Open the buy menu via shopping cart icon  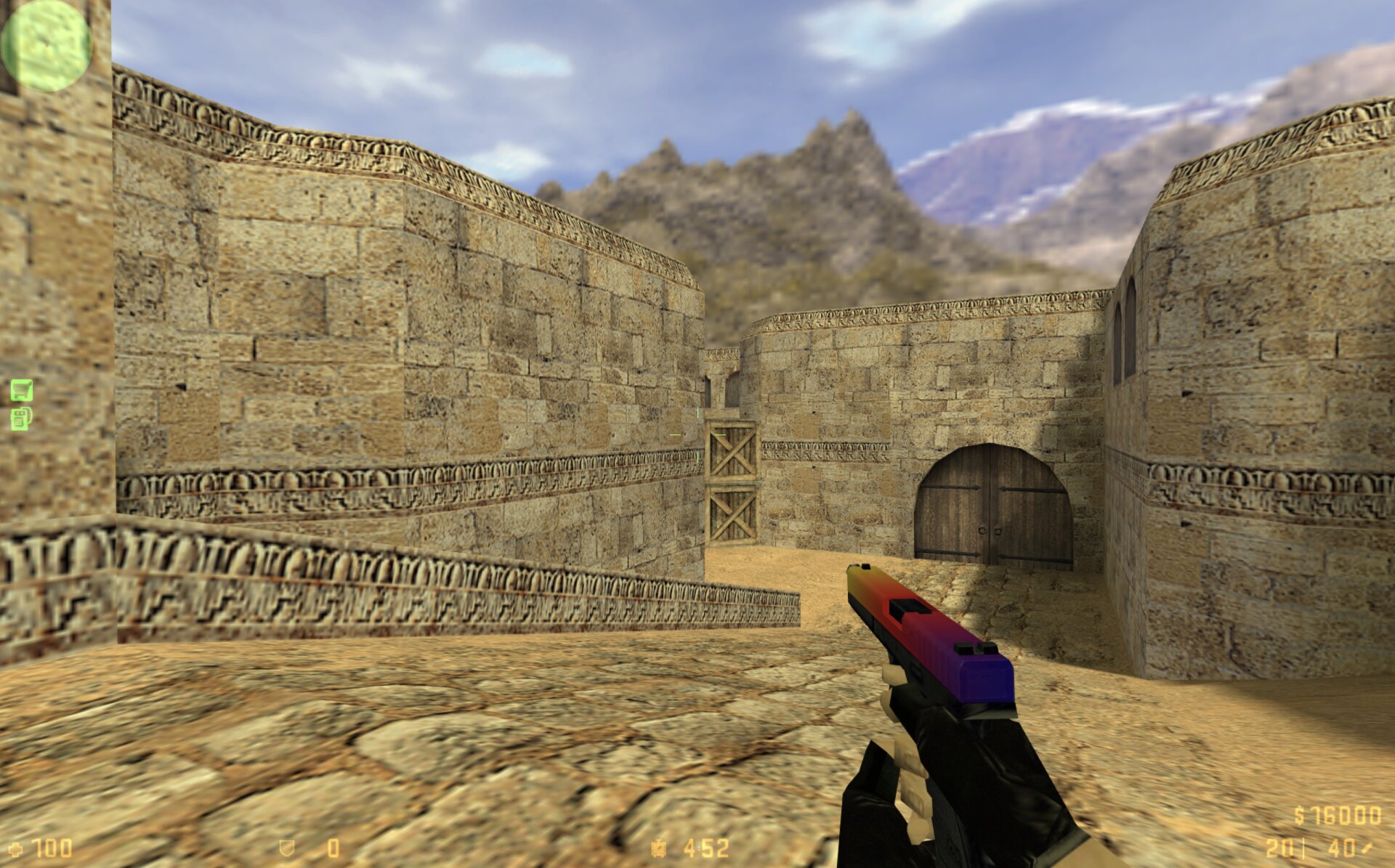pyautogui.click(x=21, y=390)
